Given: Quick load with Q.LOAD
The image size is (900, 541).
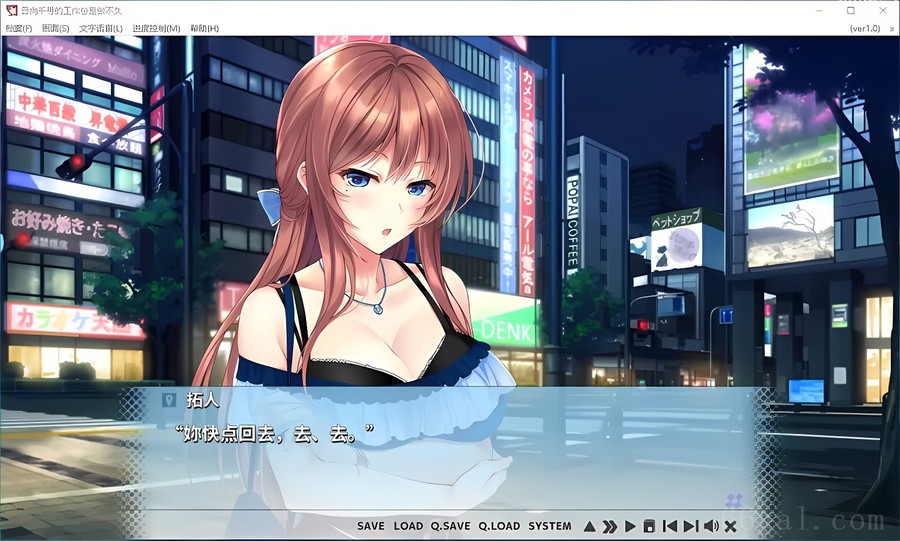Looking at the screenshot, I should [499, 526].
